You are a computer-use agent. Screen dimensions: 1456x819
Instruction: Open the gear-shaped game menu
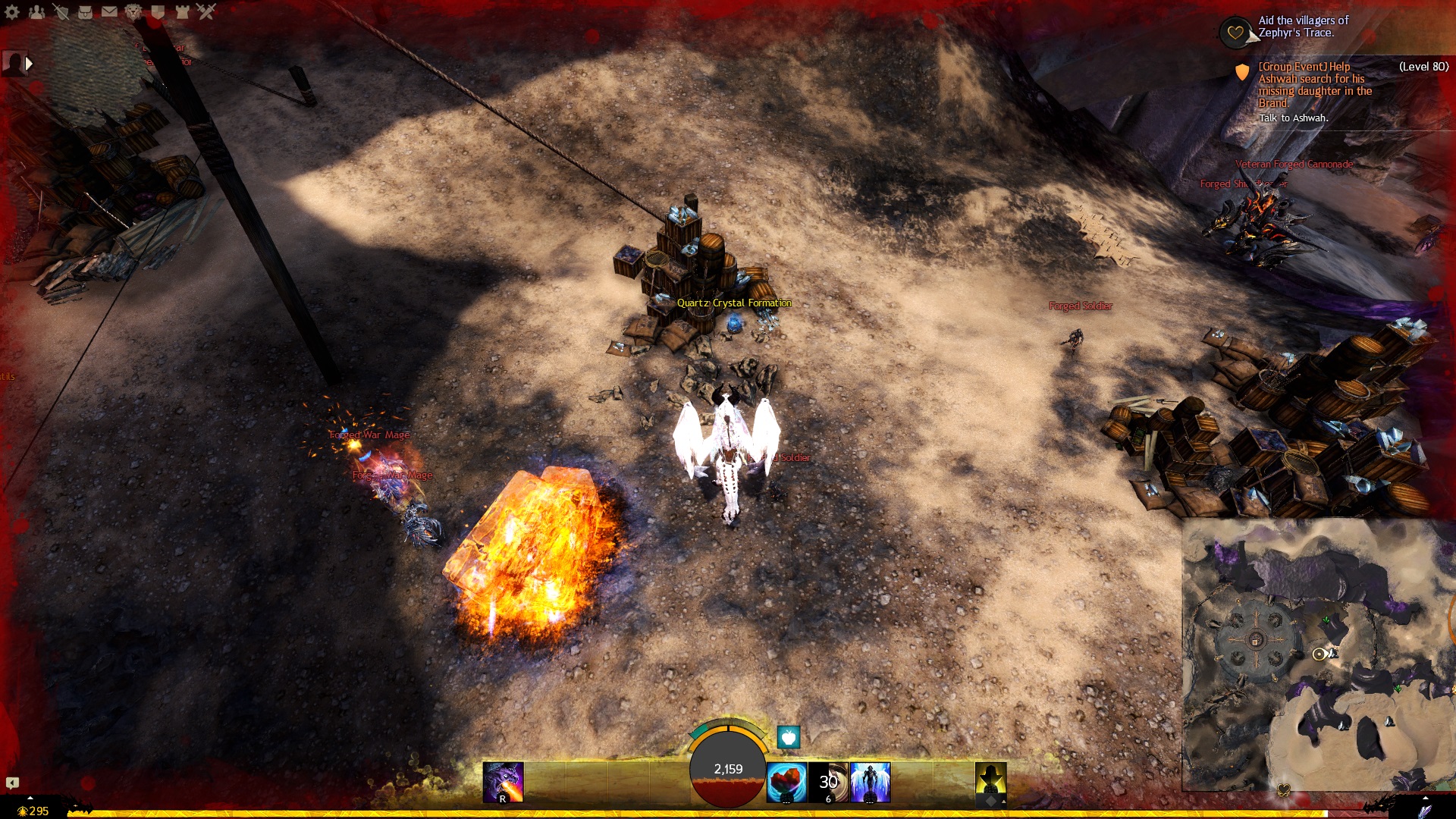pyautogui.click(x=12, y=11)
